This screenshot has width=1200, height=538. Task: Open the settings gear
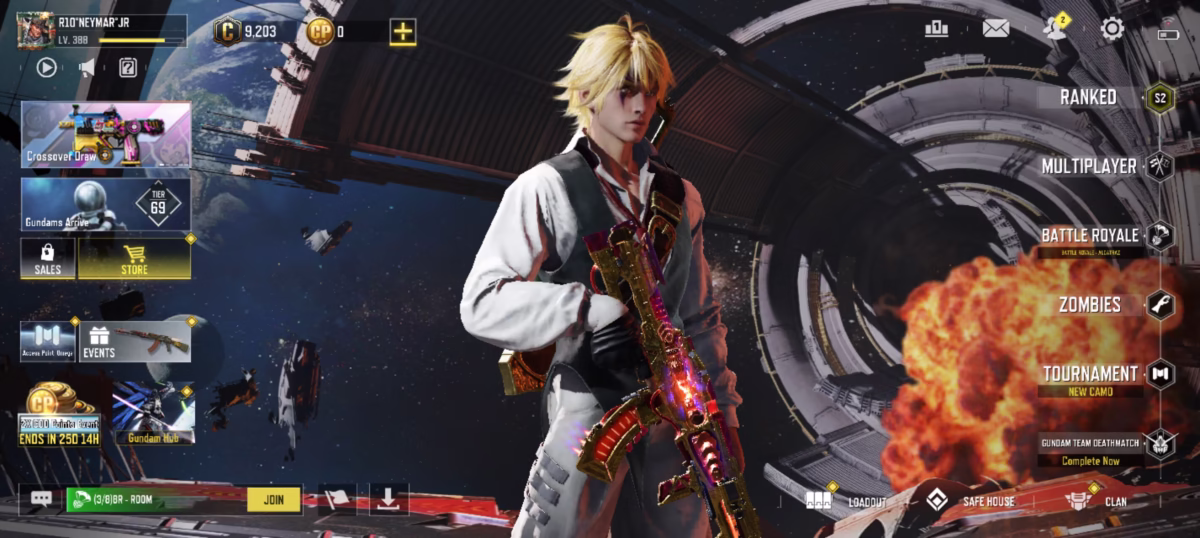coord(1112,28)
